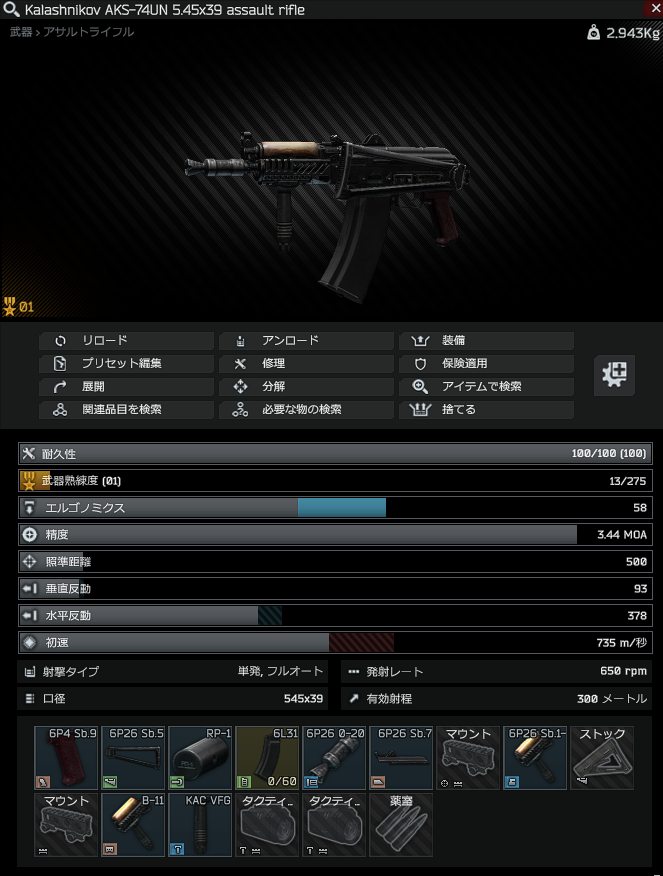Select the 薬室 chamber slot

pos(401,824)
